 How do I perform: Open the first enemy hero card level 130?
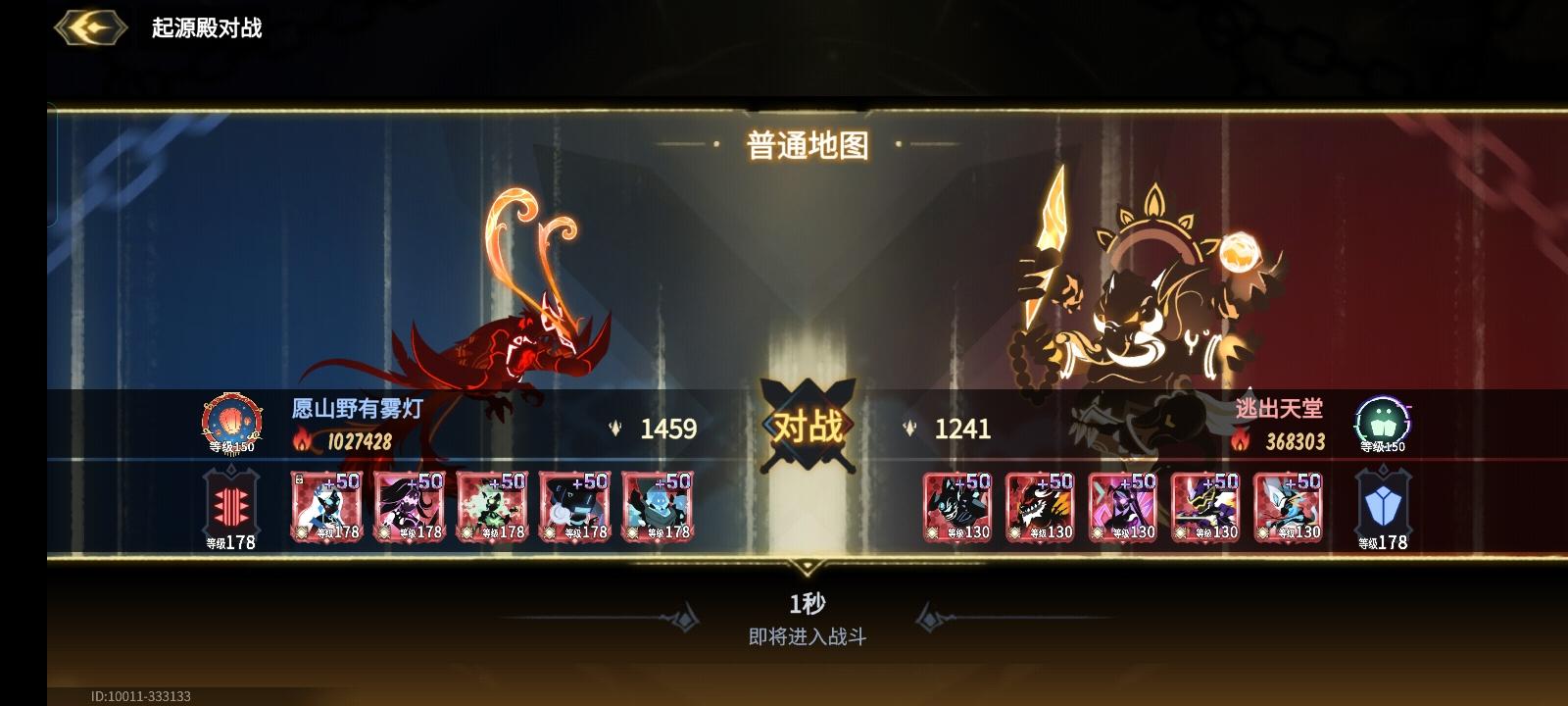(x=956, y=506)
